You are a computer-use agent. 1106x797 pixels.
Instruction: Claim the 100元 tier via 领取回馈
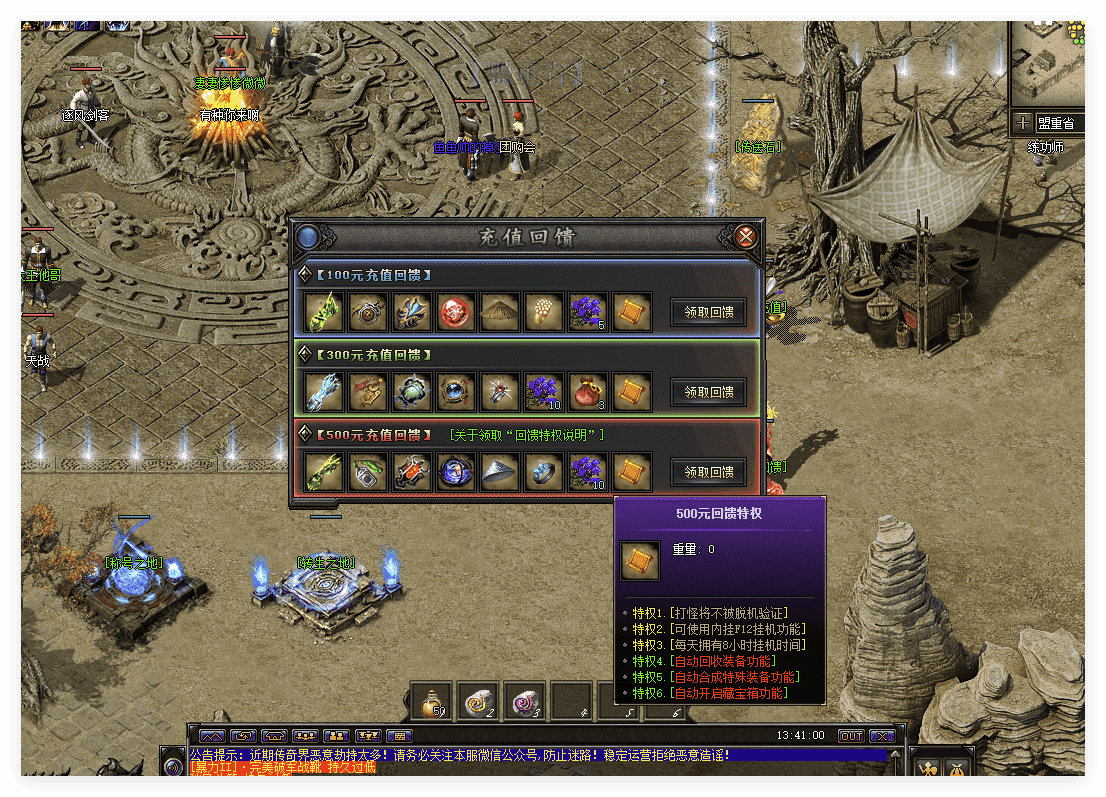tap(708, 312)
